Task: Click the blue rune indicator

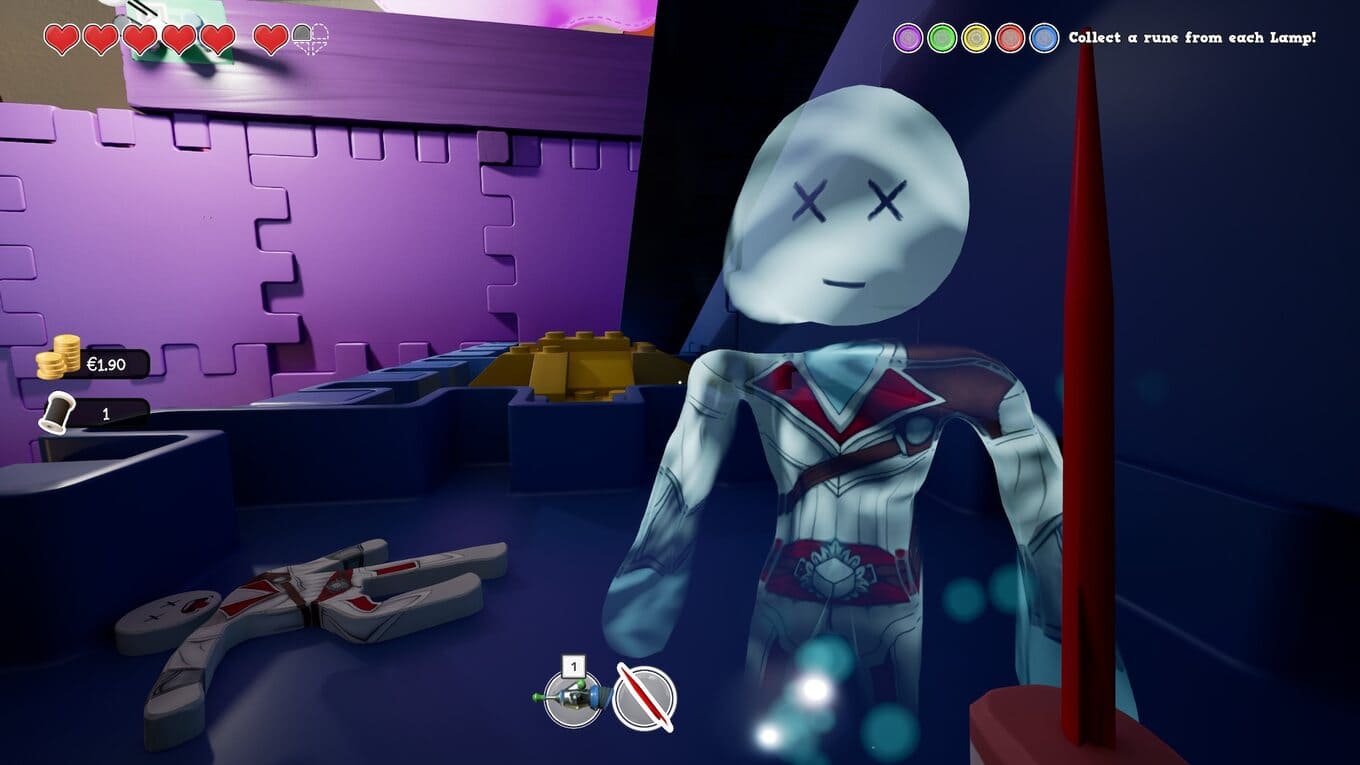Action: [1044, 38]
